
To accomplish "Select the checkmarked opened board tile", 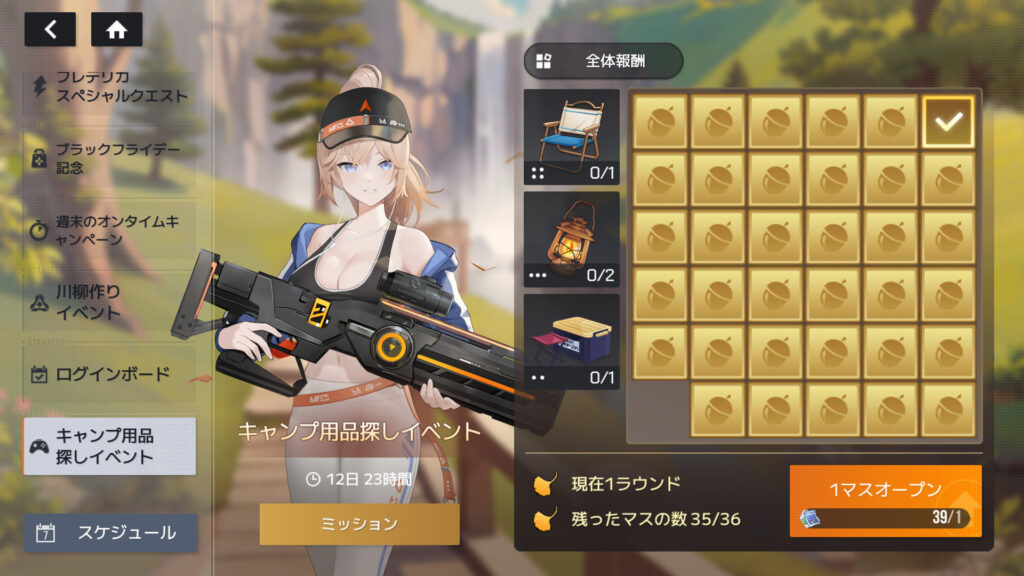I will tap(948, 123).
